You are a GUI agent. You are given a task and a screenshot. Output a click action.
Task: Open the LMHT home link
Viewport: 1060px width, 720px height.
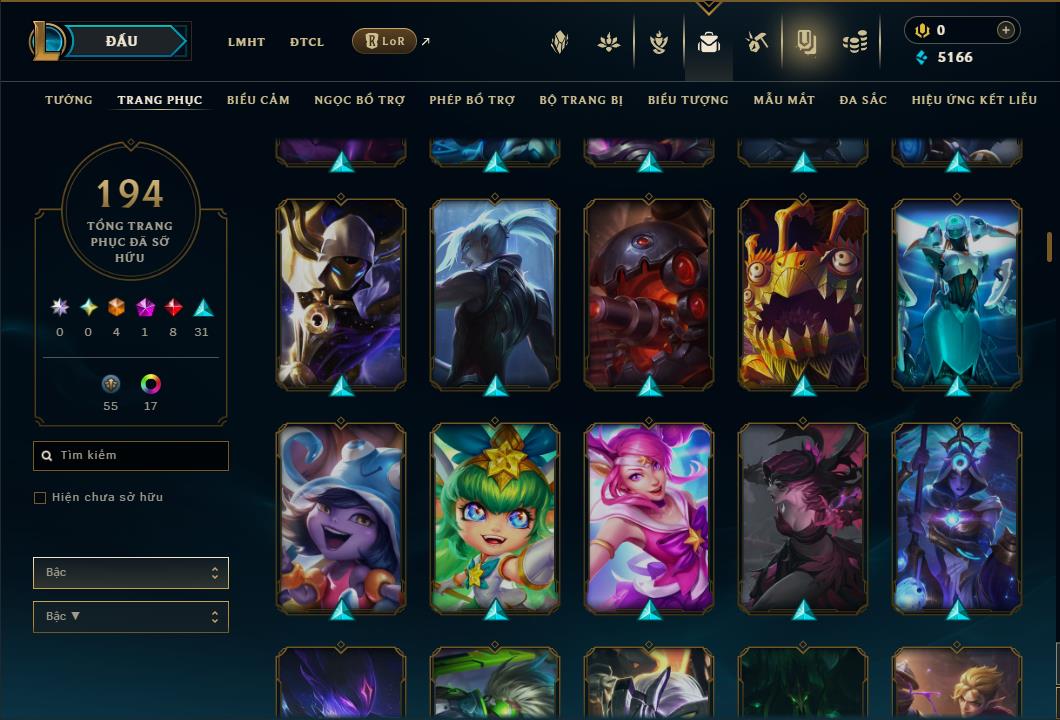246,42
